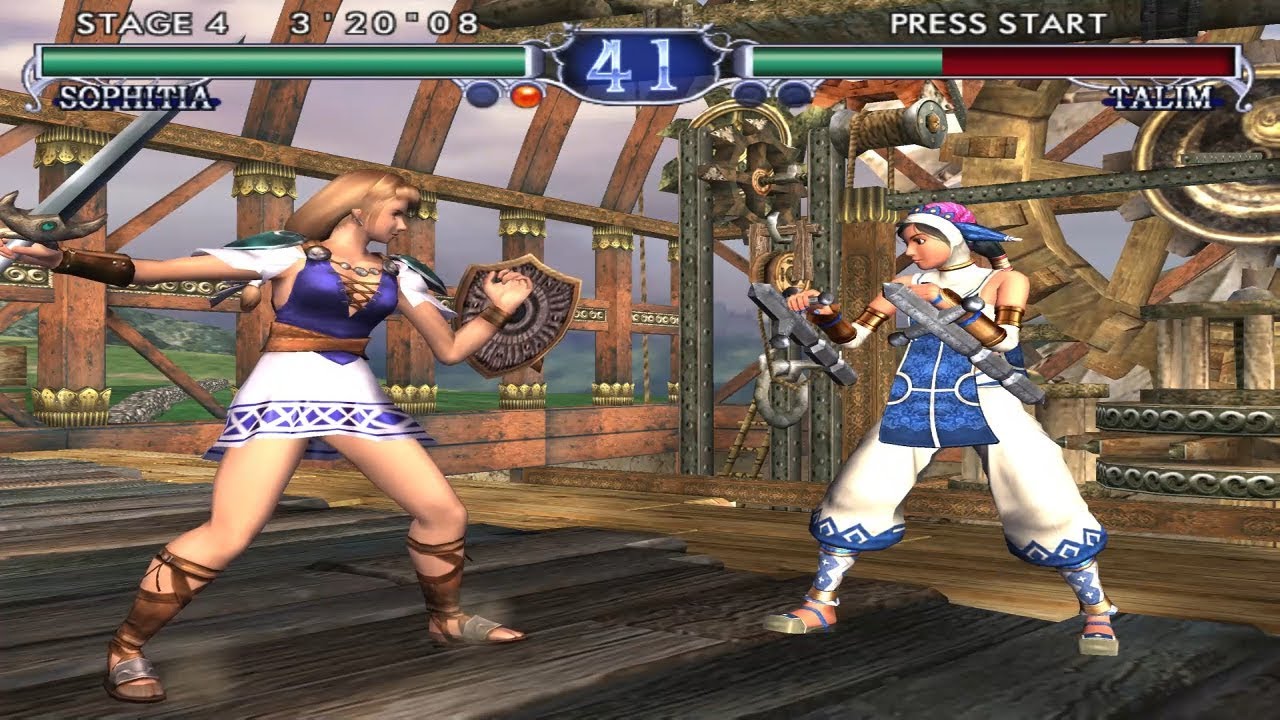Image resolution: width=1280 pixels, height=720 pixels.
Task: Select Sophitia's name plate
Action: click(135, 97)
